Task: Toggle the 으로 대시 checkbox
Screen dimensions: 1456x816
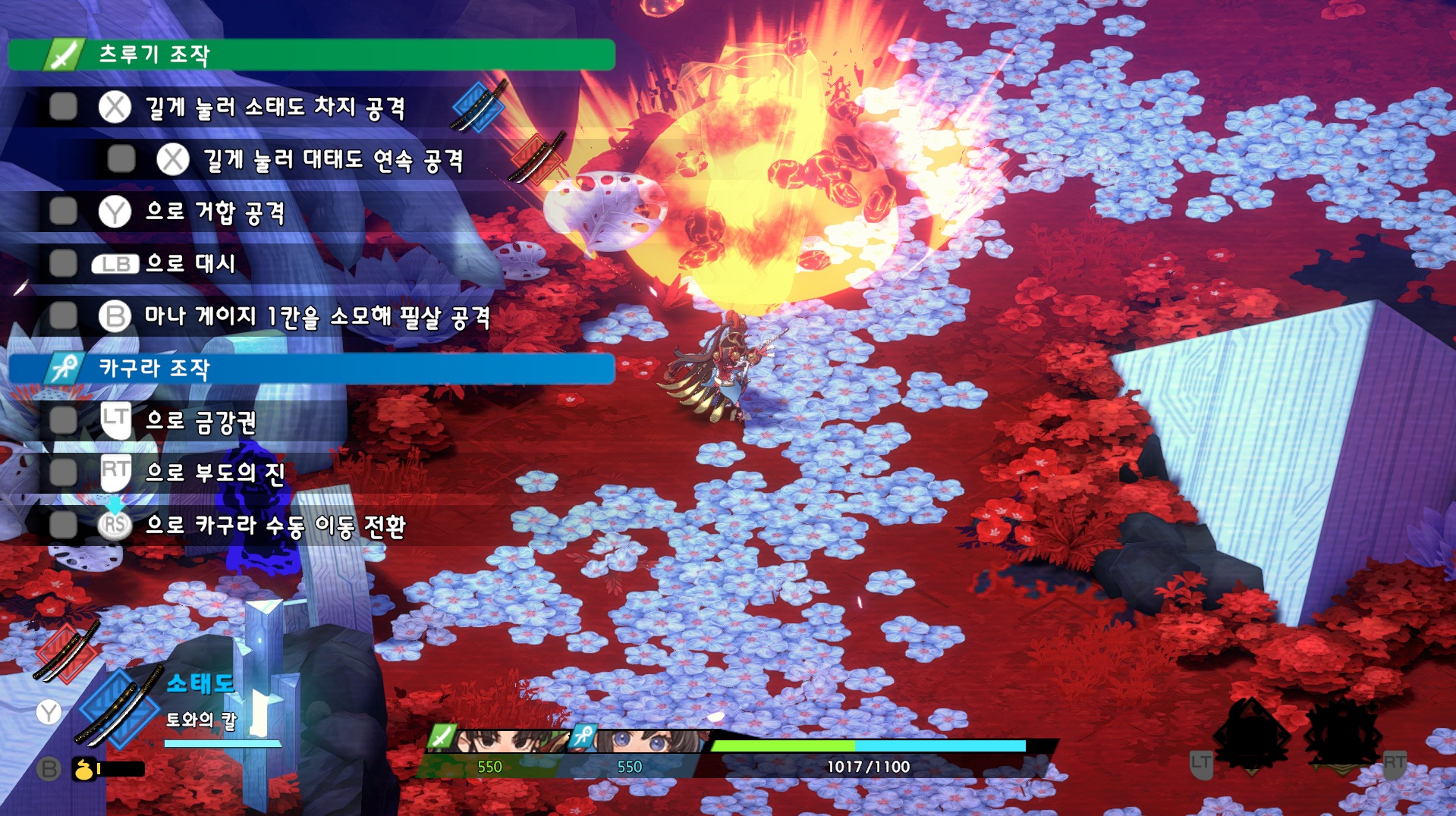Action: [63, 263]
